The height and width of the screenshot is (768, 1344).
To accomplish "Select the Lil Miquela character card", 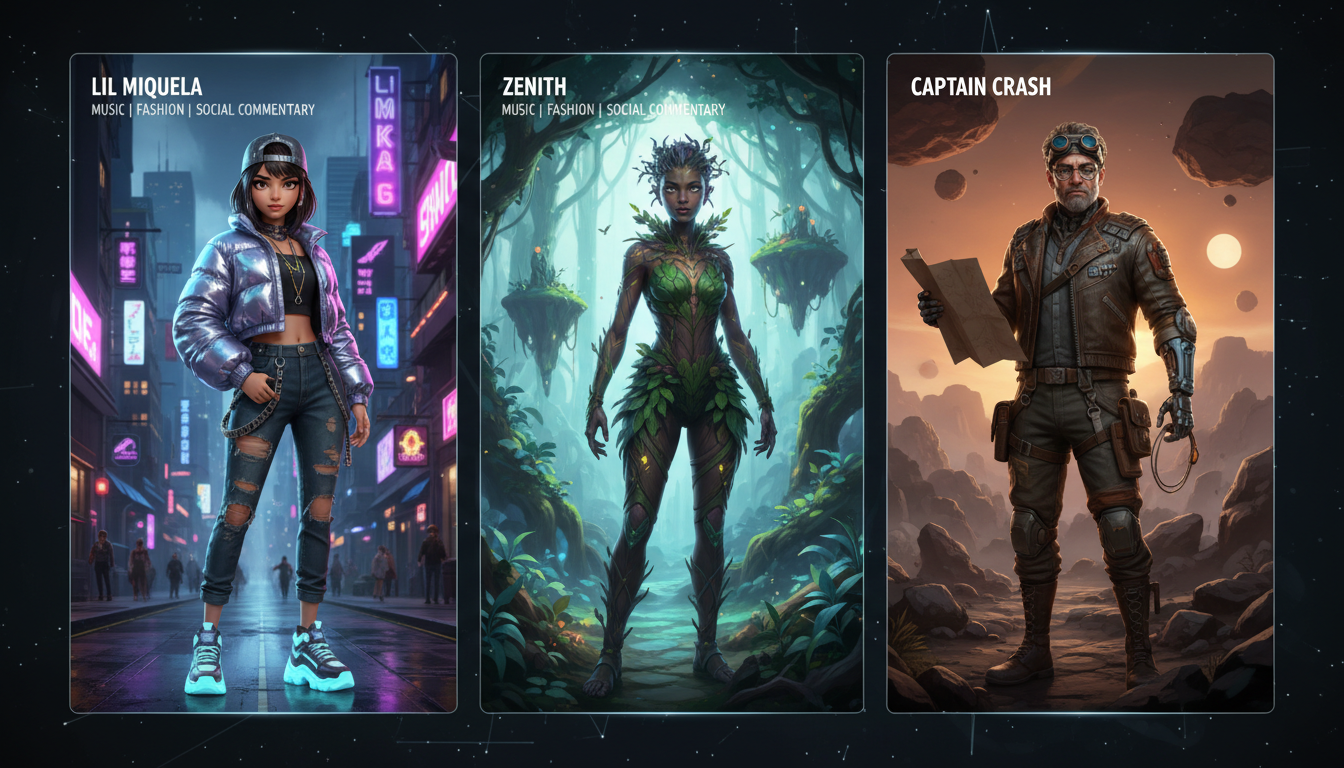I will (263, 383).
